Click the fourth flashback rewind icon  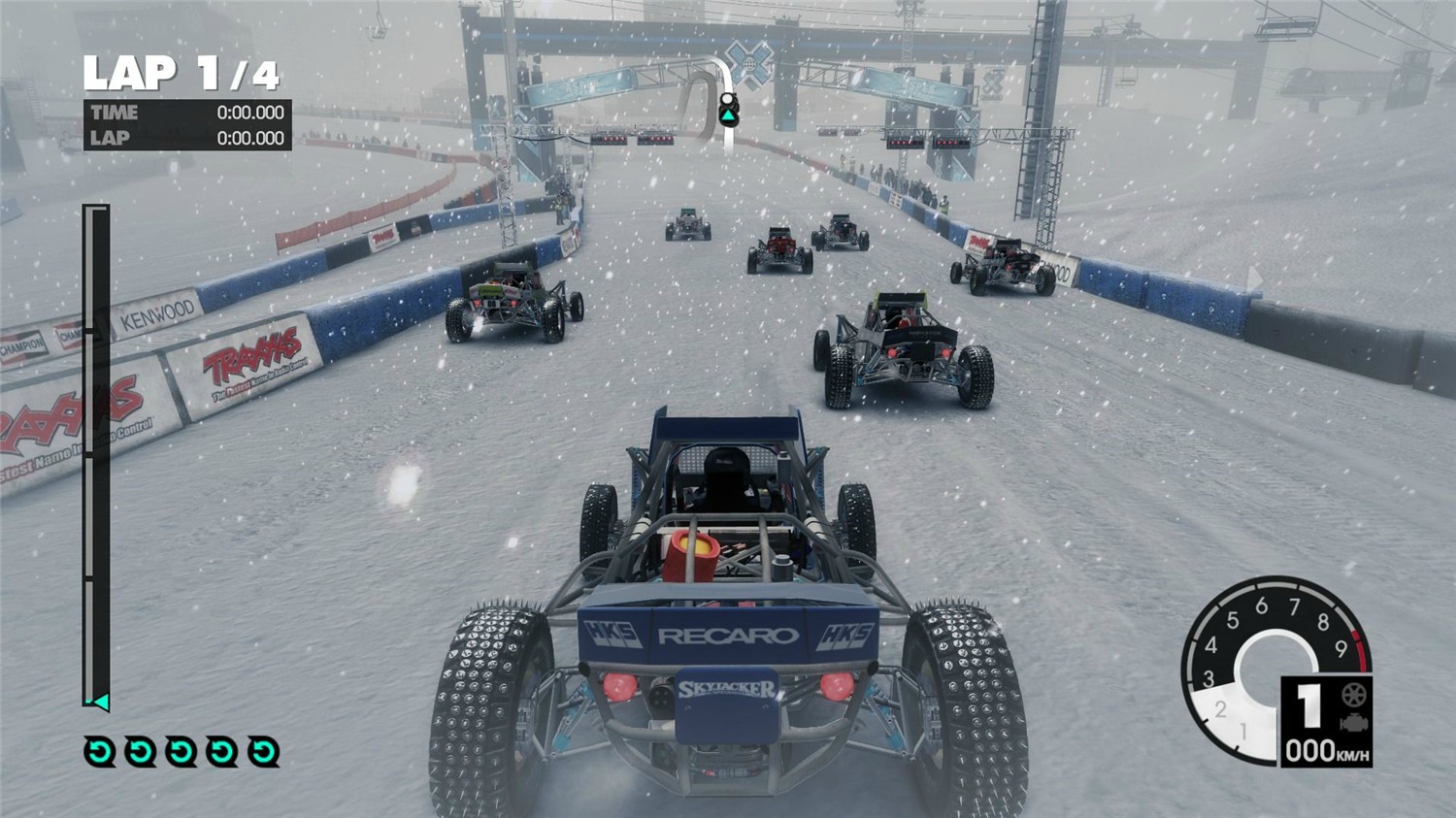(222, 752)
